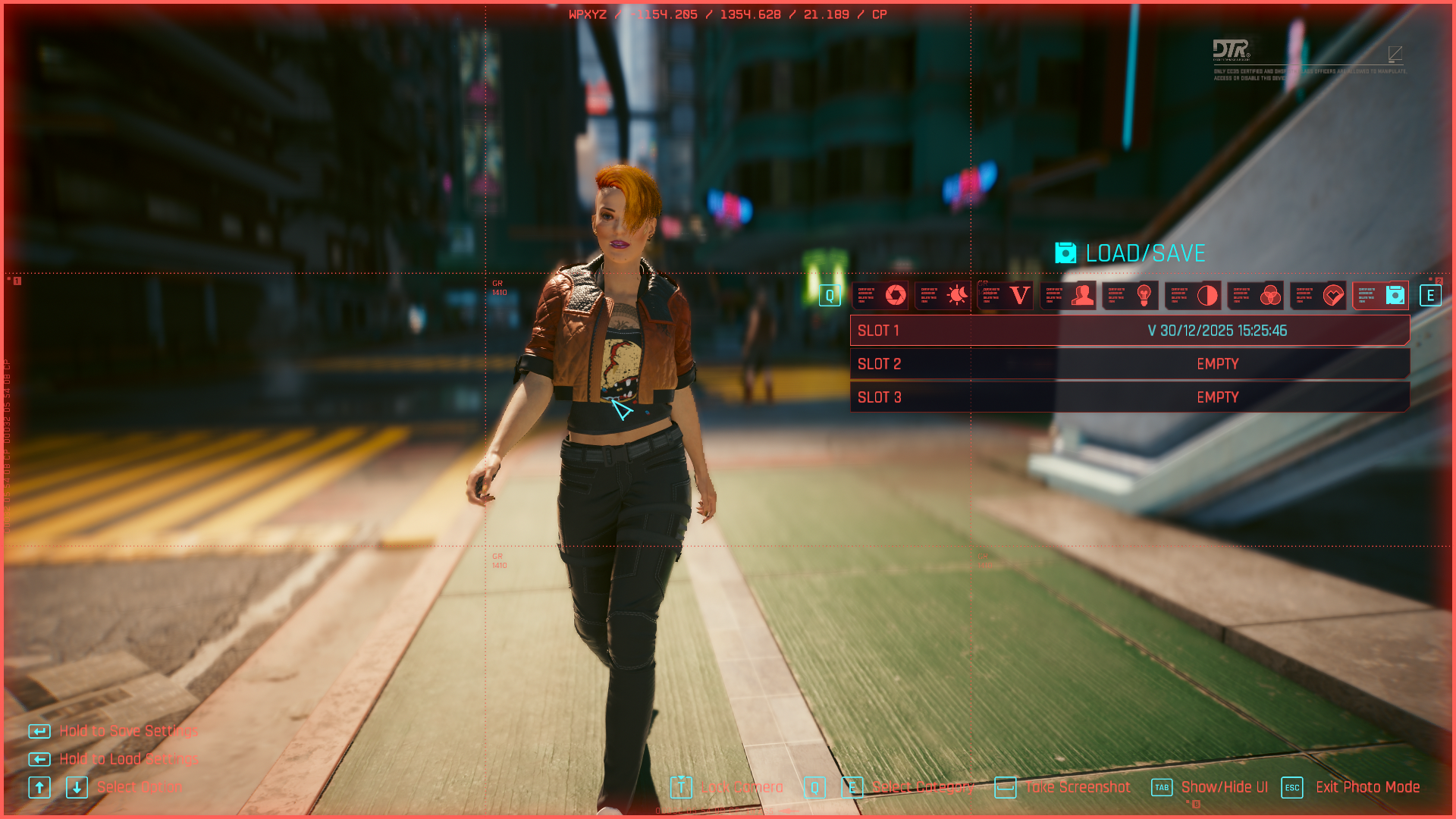Click Take Screenshot
The height and width of the screenshot is (819, 1456).
click(1078, 787)
